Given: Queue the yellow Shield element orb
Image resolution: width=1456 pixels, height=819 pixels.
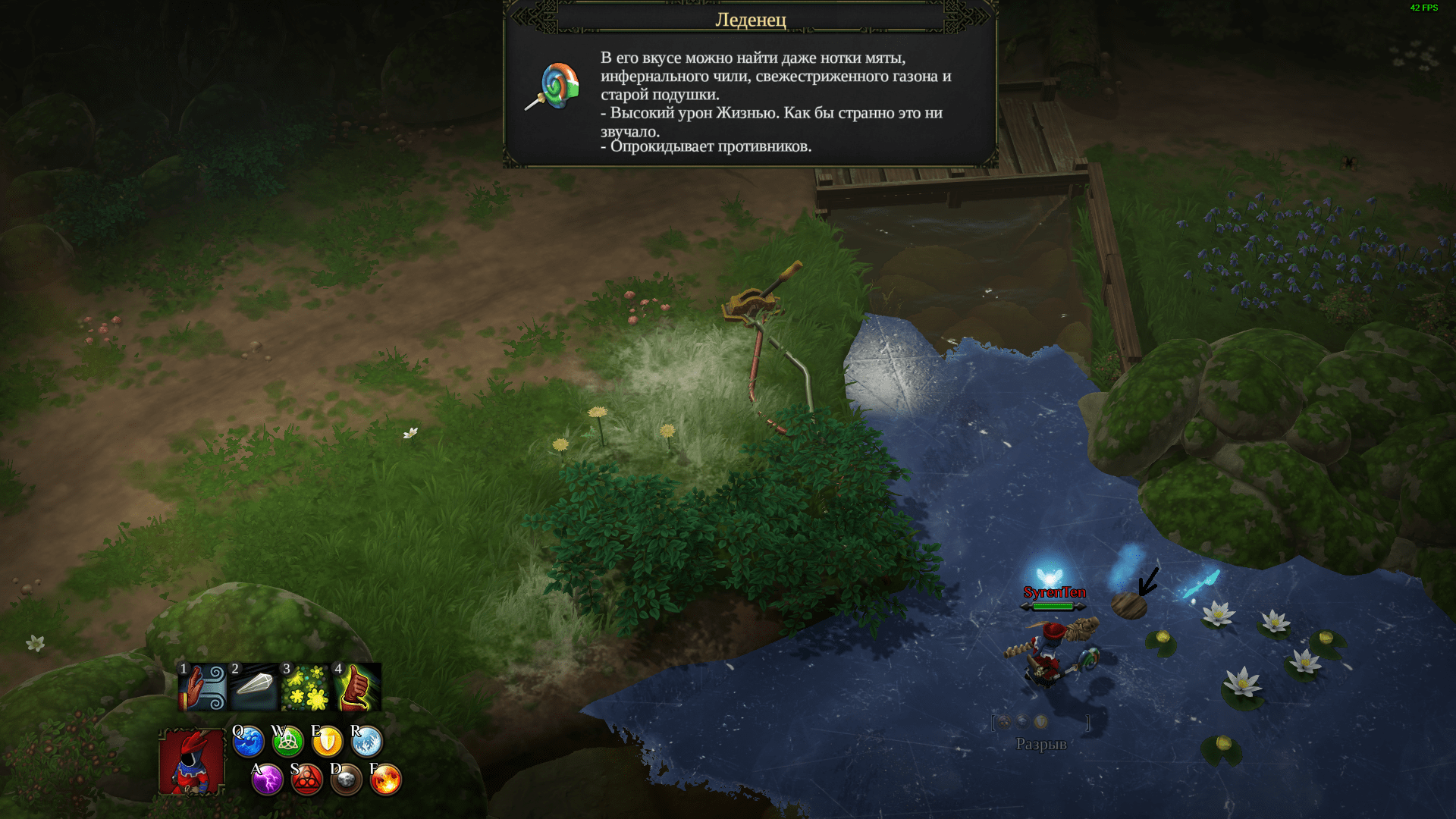Looking at the screenshot, I should pos(327,742).
